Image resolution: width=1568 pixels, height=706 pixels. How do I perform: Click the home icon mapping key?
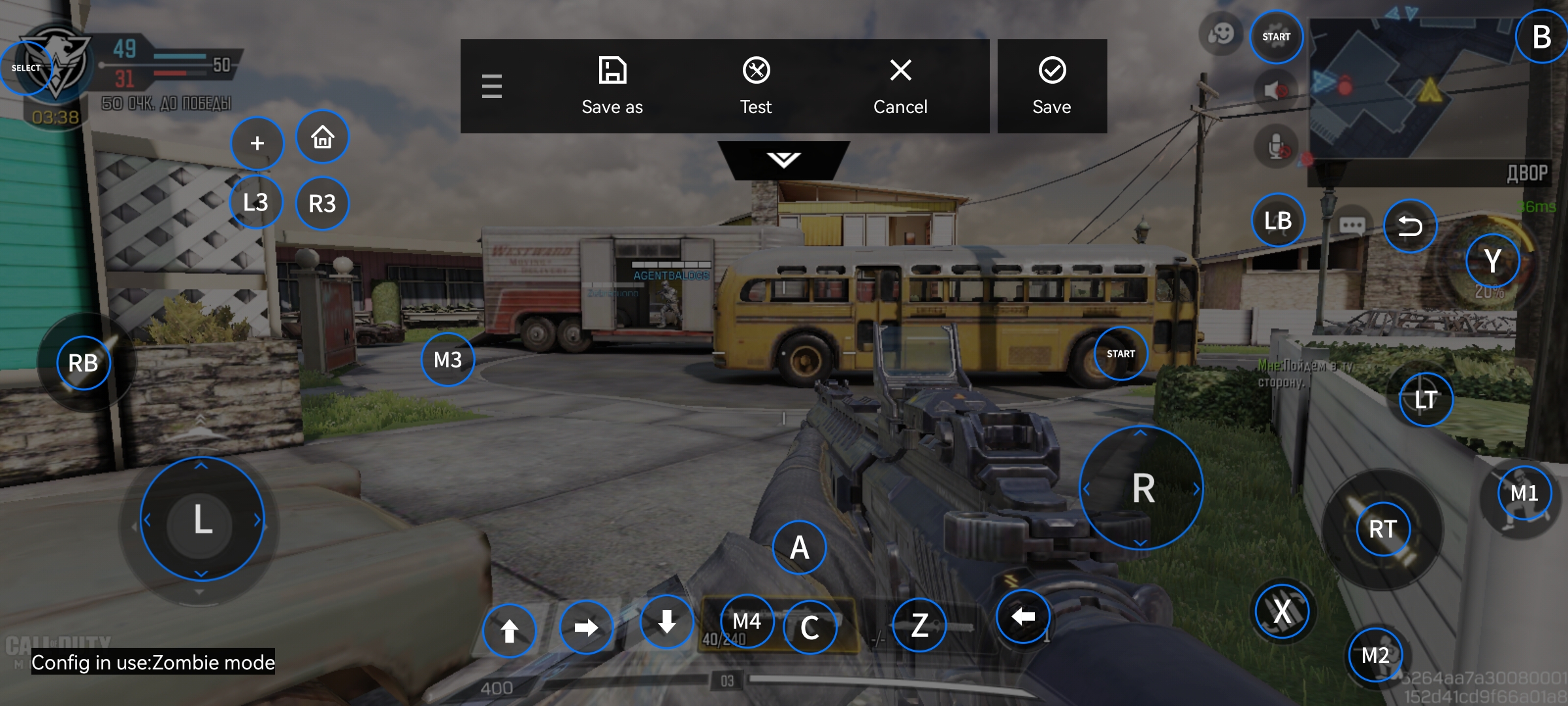pyautogui.click(x=323, y=137)
